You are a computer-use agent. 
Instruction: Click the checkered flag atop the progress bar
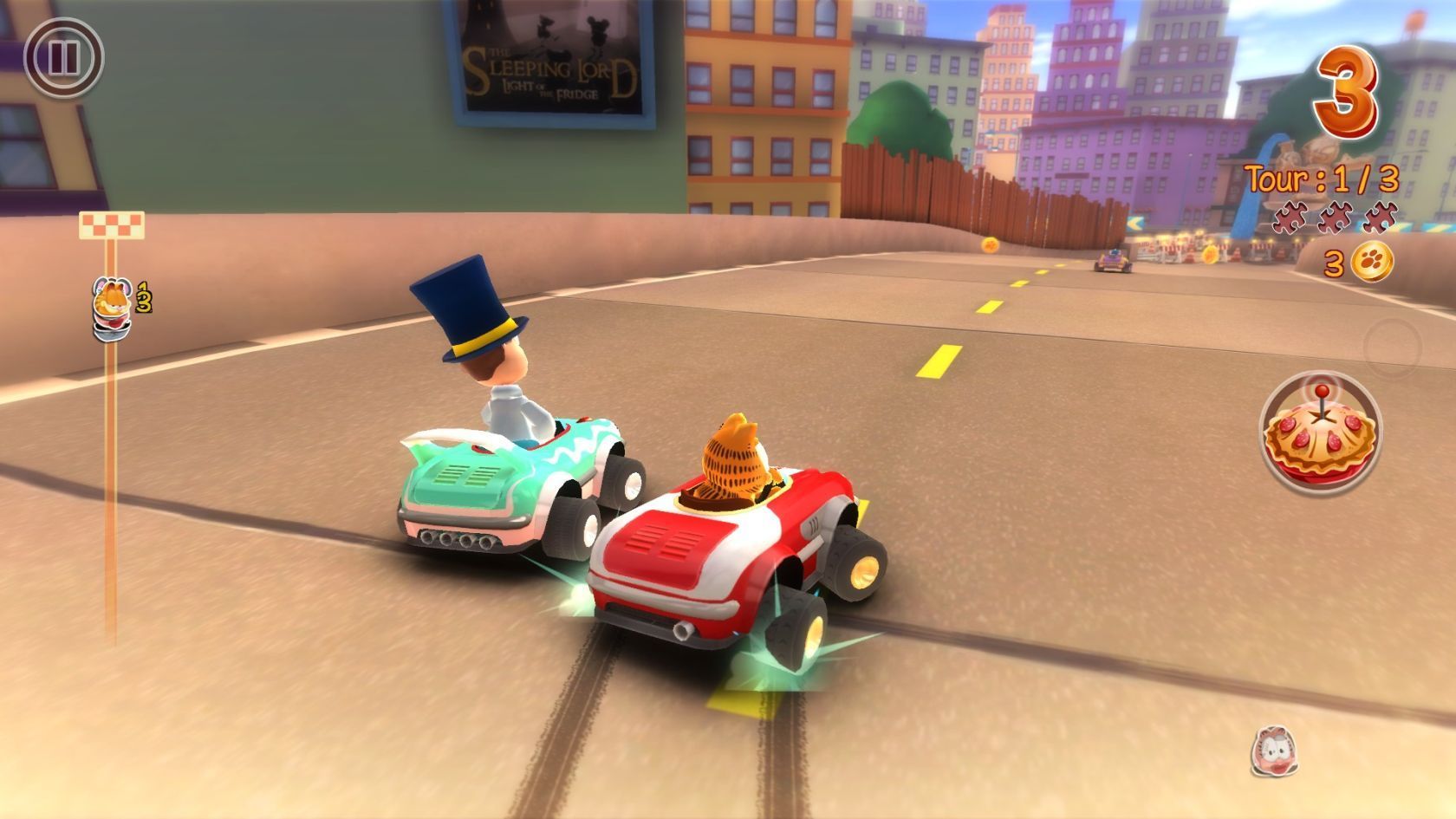[x=112, y=226]
